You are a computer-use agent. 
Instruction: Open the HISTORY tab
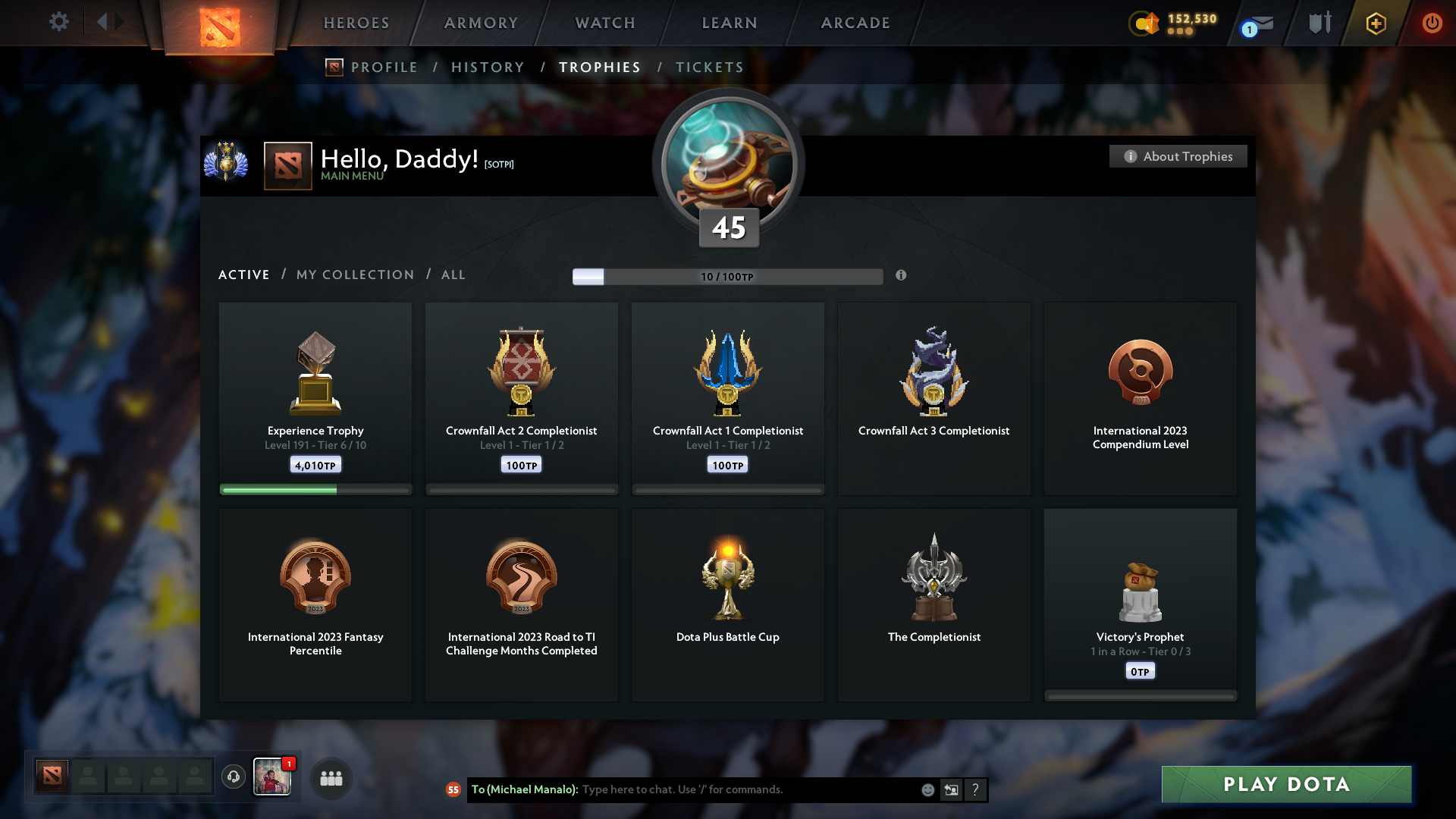[488, 67]
